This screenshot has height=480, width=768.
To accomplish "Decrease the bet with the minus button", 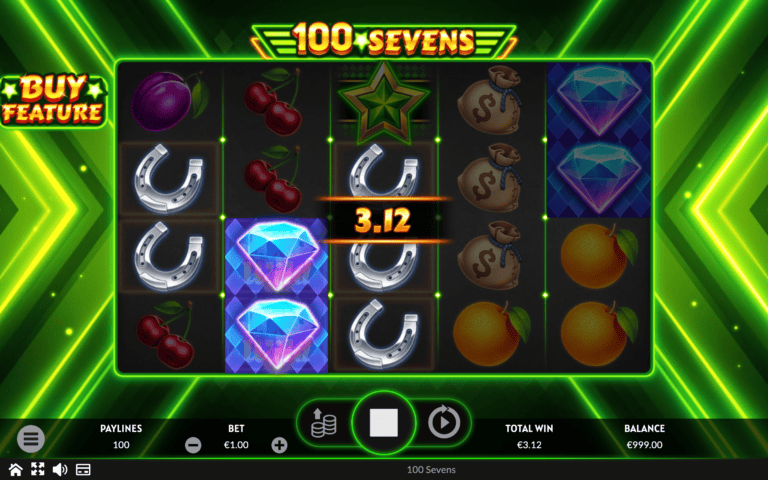I will coord(193,445).
